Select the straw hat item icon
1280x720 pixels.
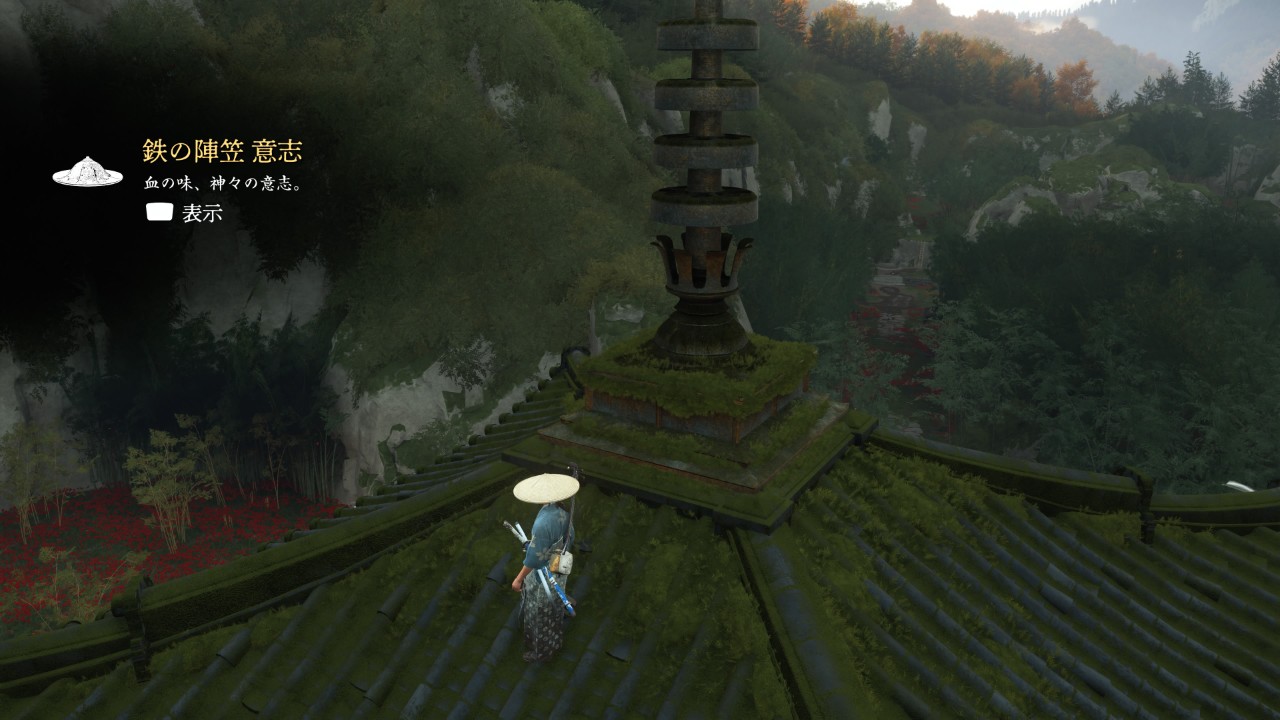pos(87,172)
